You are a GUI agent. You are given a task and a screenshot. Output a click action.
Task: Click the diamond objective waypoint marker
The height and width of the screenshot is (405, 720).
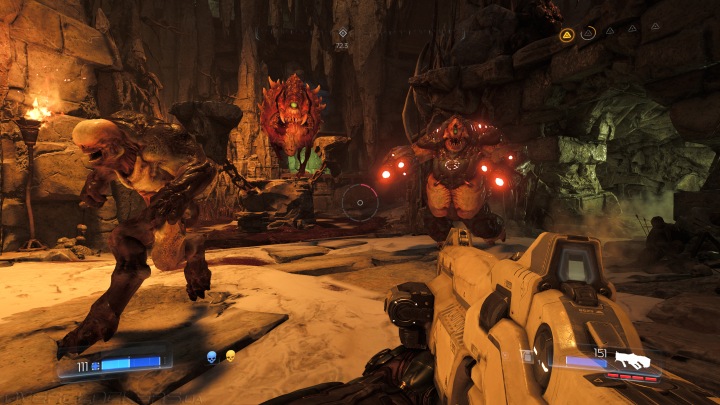[x=342, y=33]
